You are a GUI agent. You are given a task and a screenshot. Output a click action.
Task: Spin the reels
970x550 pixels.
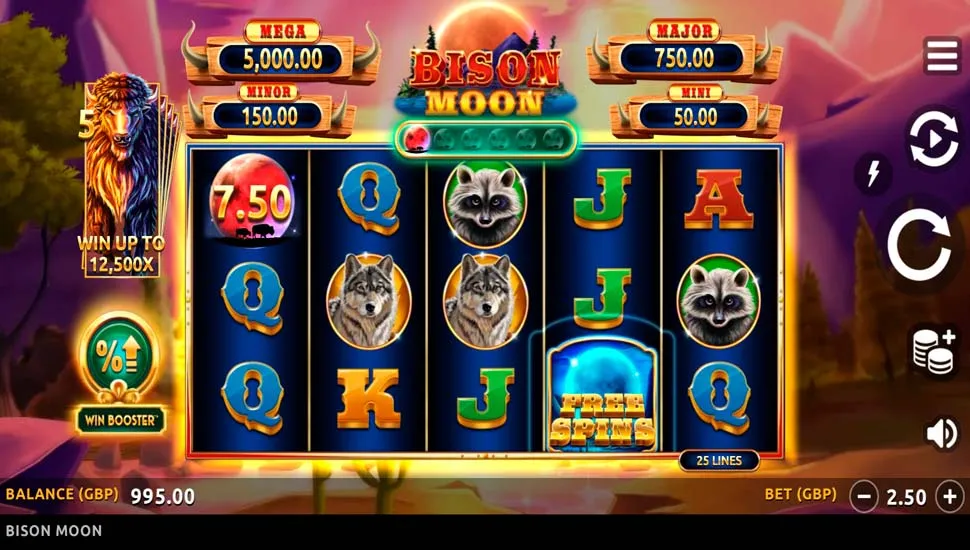tap(919, 246)
